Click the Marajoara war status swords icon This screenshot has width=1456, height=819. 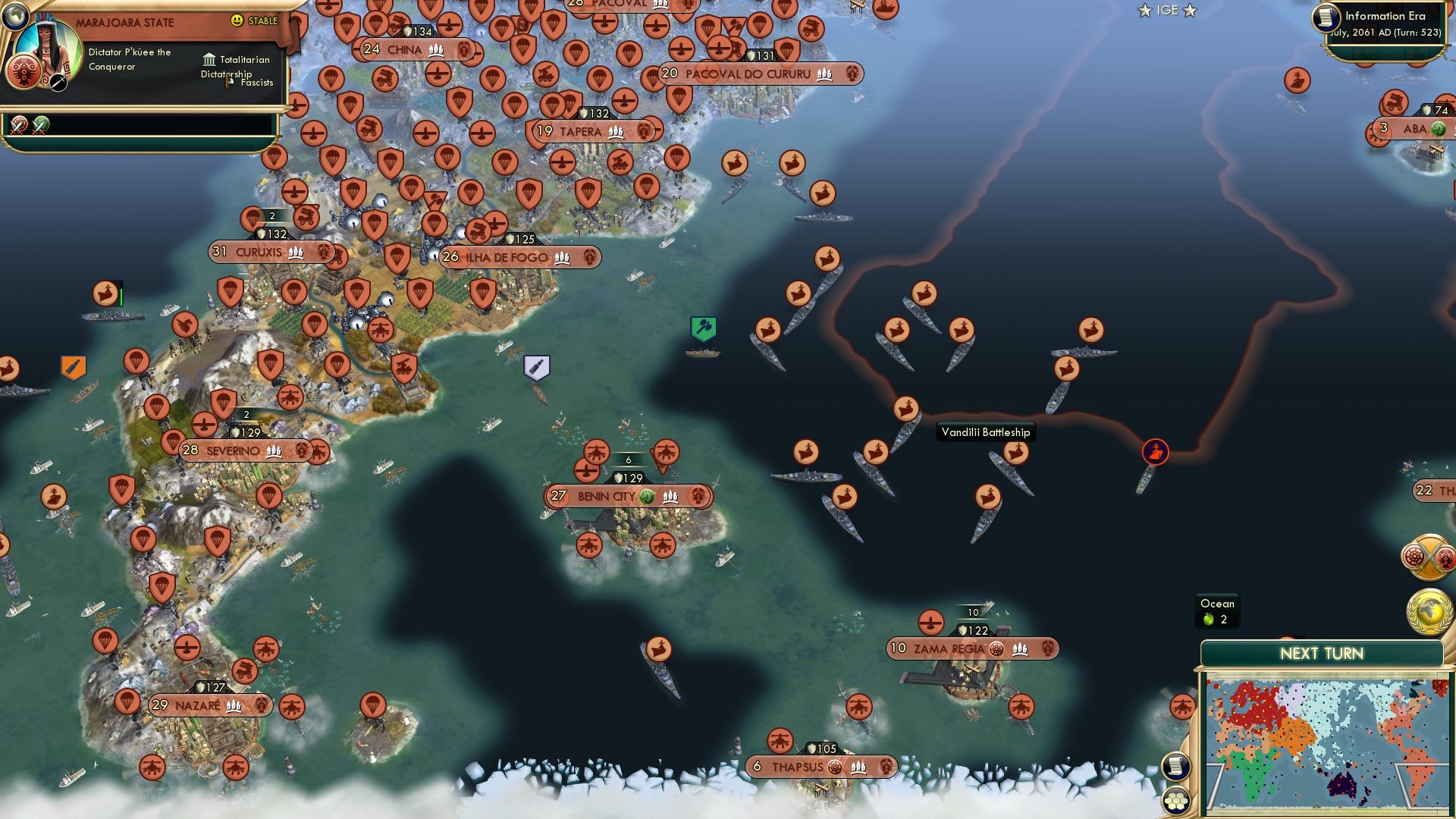pos(17,124)
